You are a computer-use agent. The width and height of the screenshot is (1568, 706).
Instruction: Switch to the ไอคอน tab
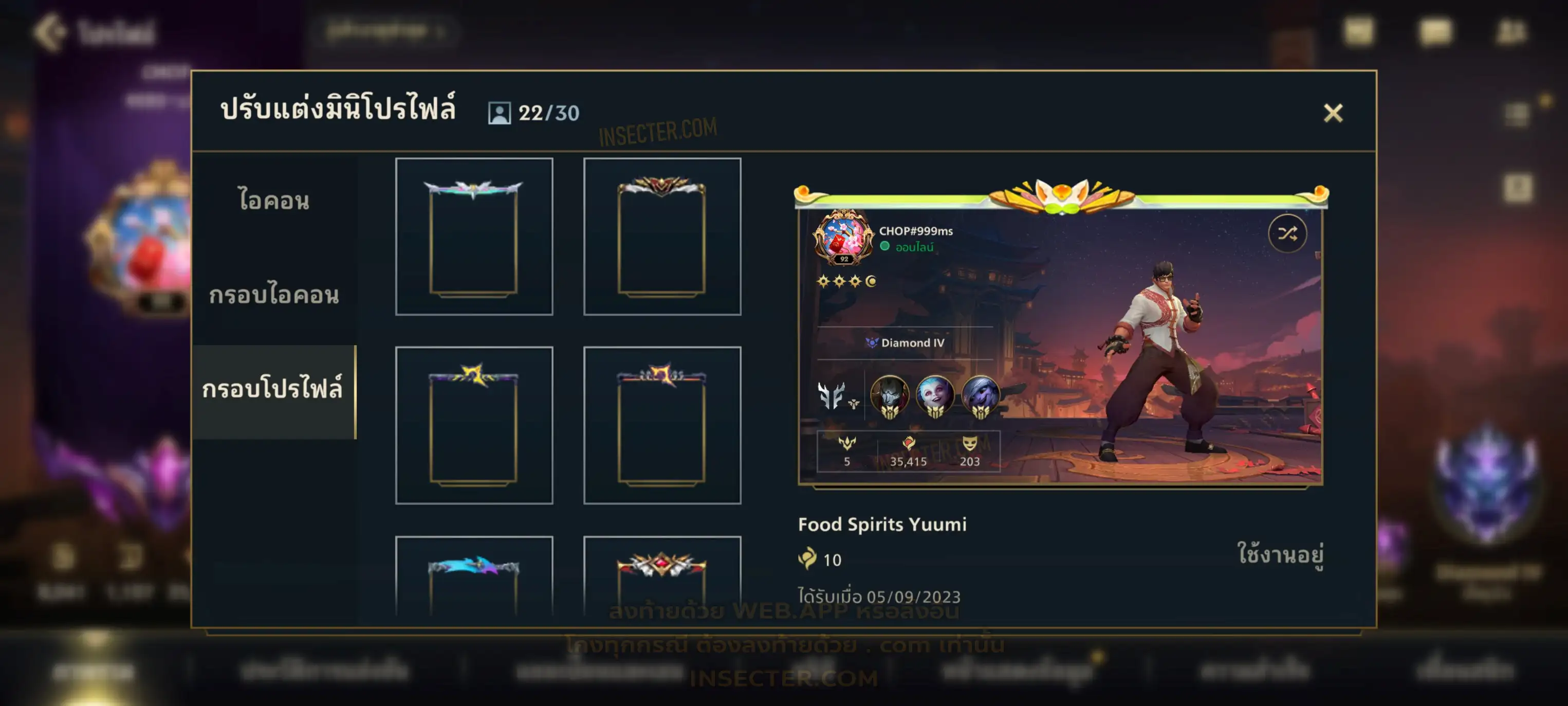click(x=274, y=201)
